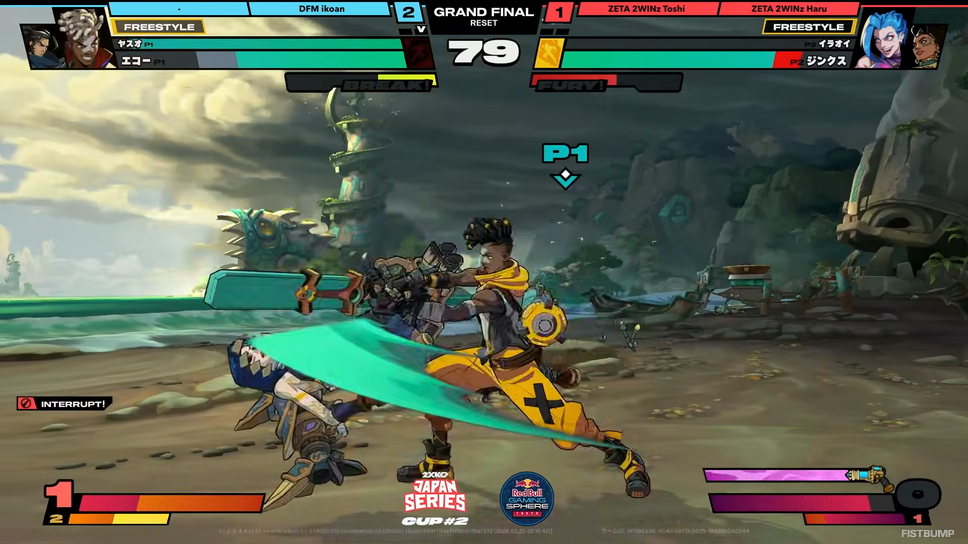Click the INTERRUPT! notification badge
Screen dimensions: 968x544
pos(64,404)
